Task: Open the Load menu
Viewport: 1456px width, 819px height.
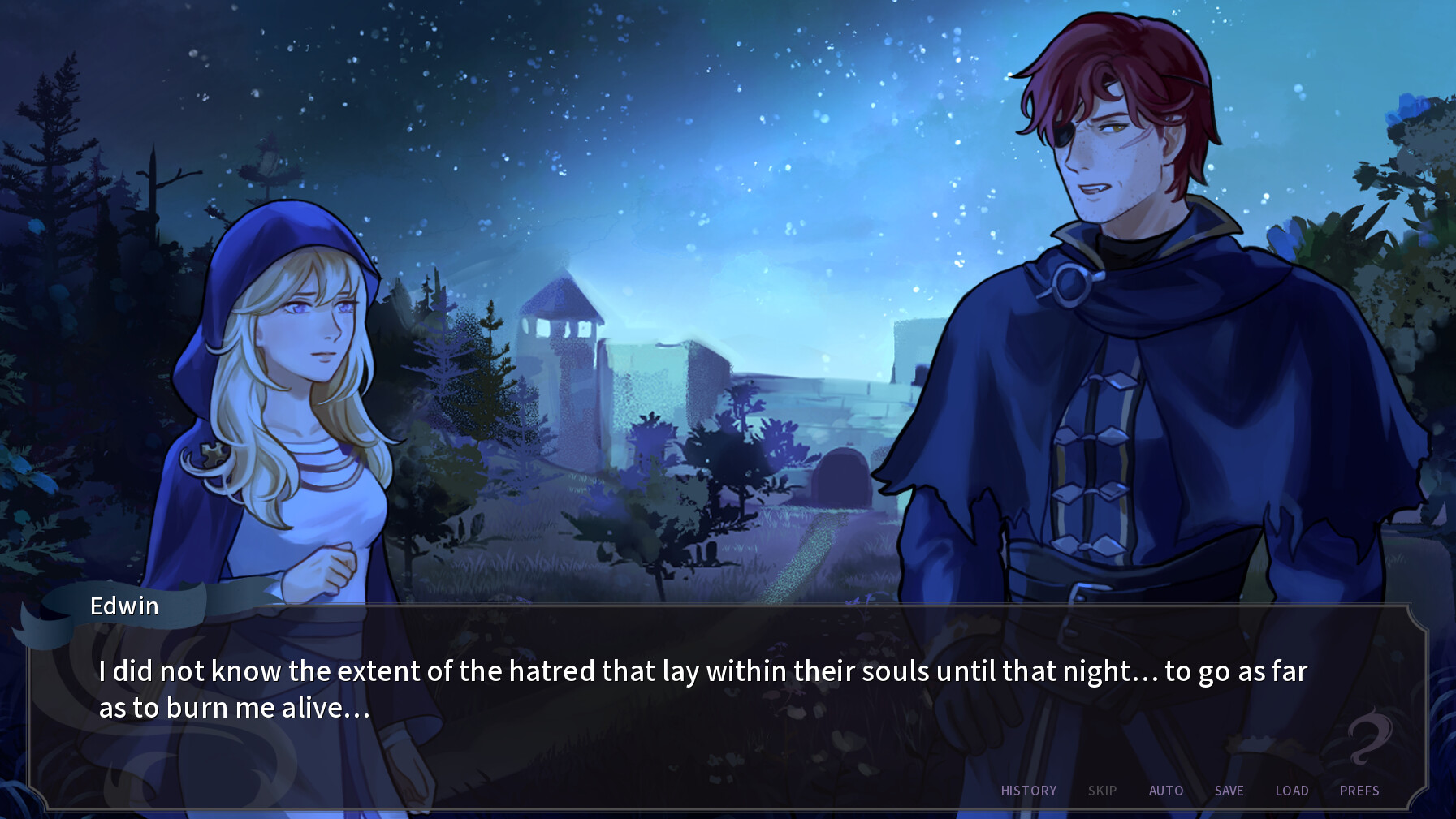Action: [1291, 791]
